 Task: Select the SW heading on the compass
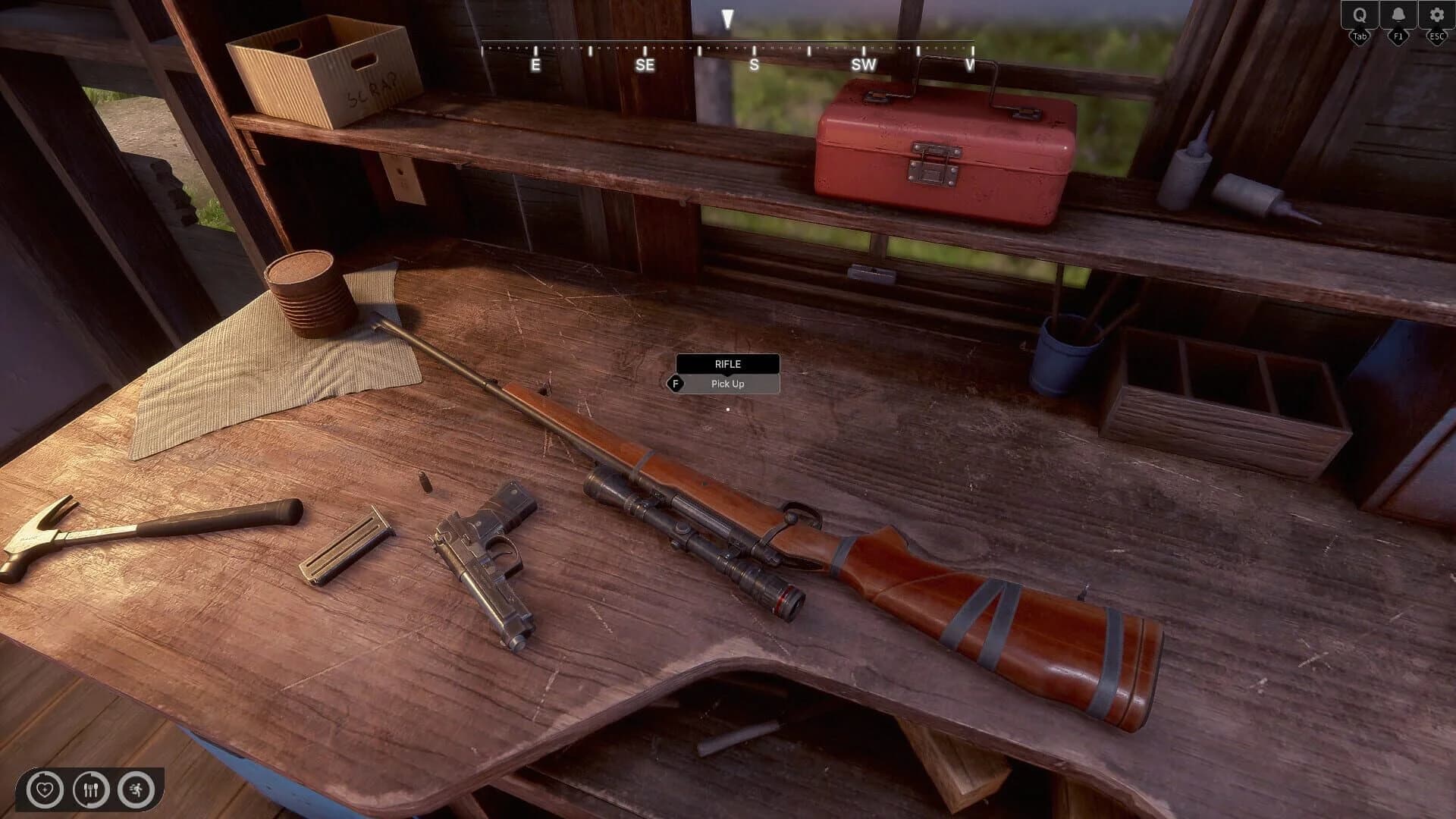[x=864, y=65]
